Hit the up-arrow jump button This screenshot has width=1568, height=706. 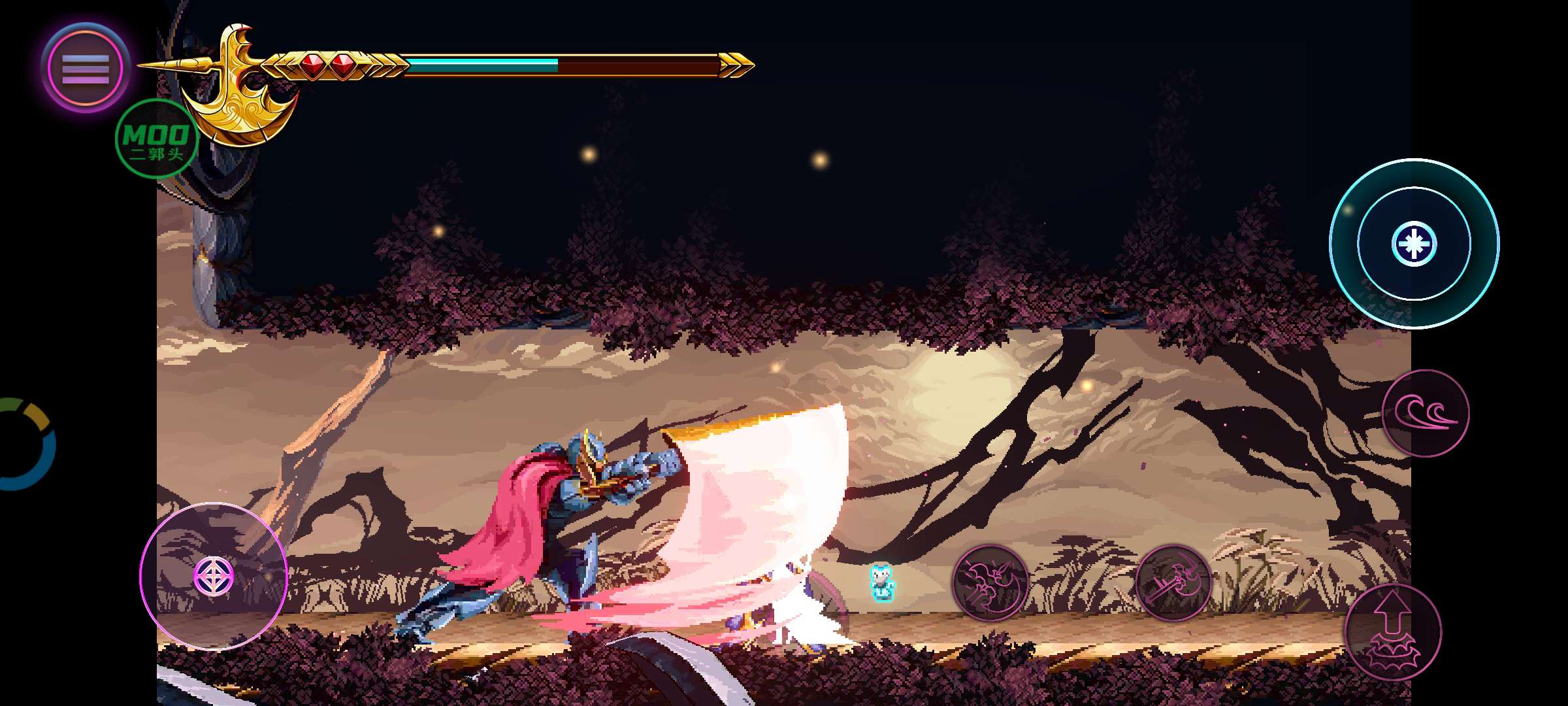click(1393, 632)
